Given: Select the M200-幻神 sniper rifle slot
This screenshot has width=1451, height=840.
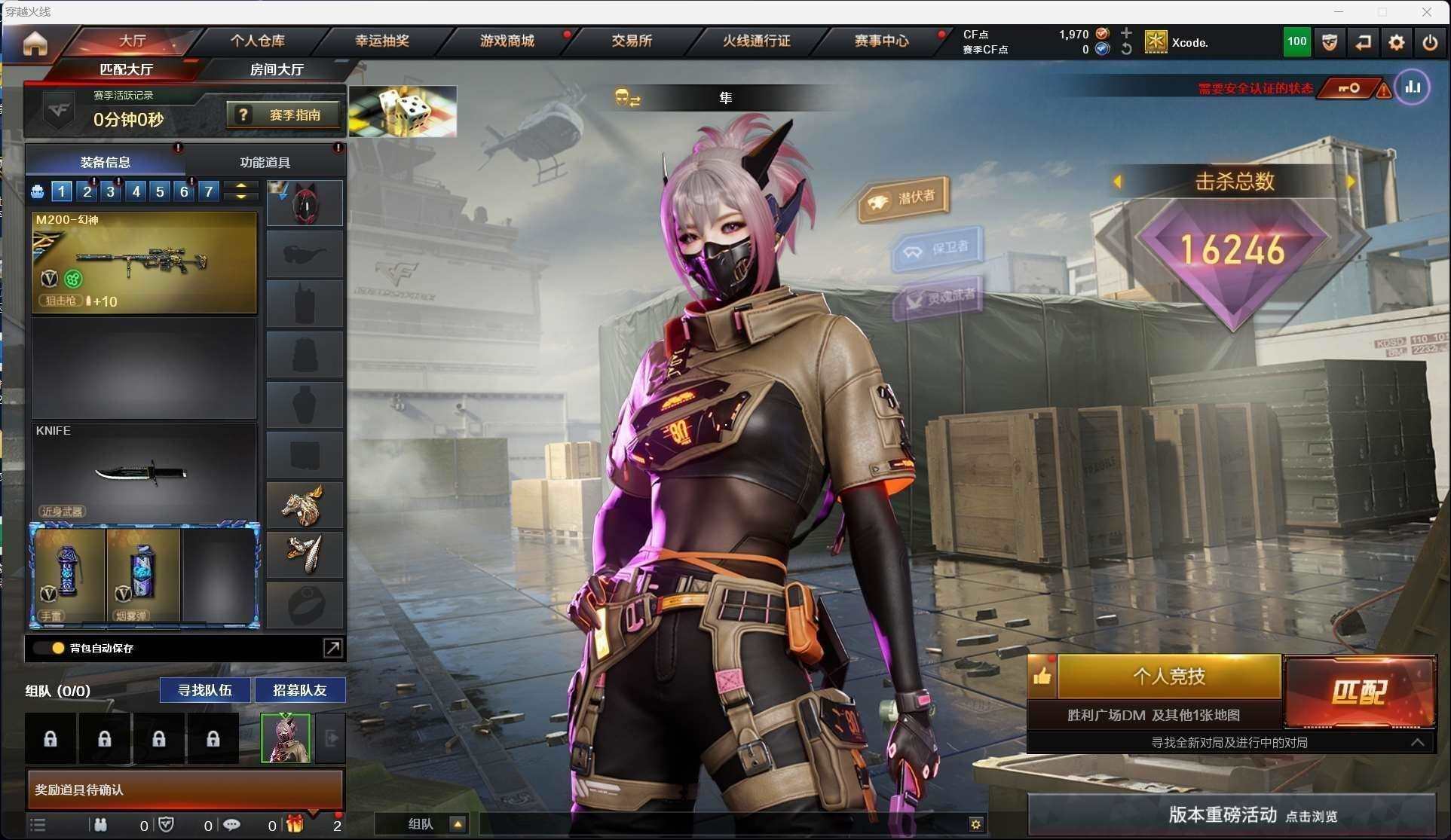Looking at the screenshot, I should (144, 262).
